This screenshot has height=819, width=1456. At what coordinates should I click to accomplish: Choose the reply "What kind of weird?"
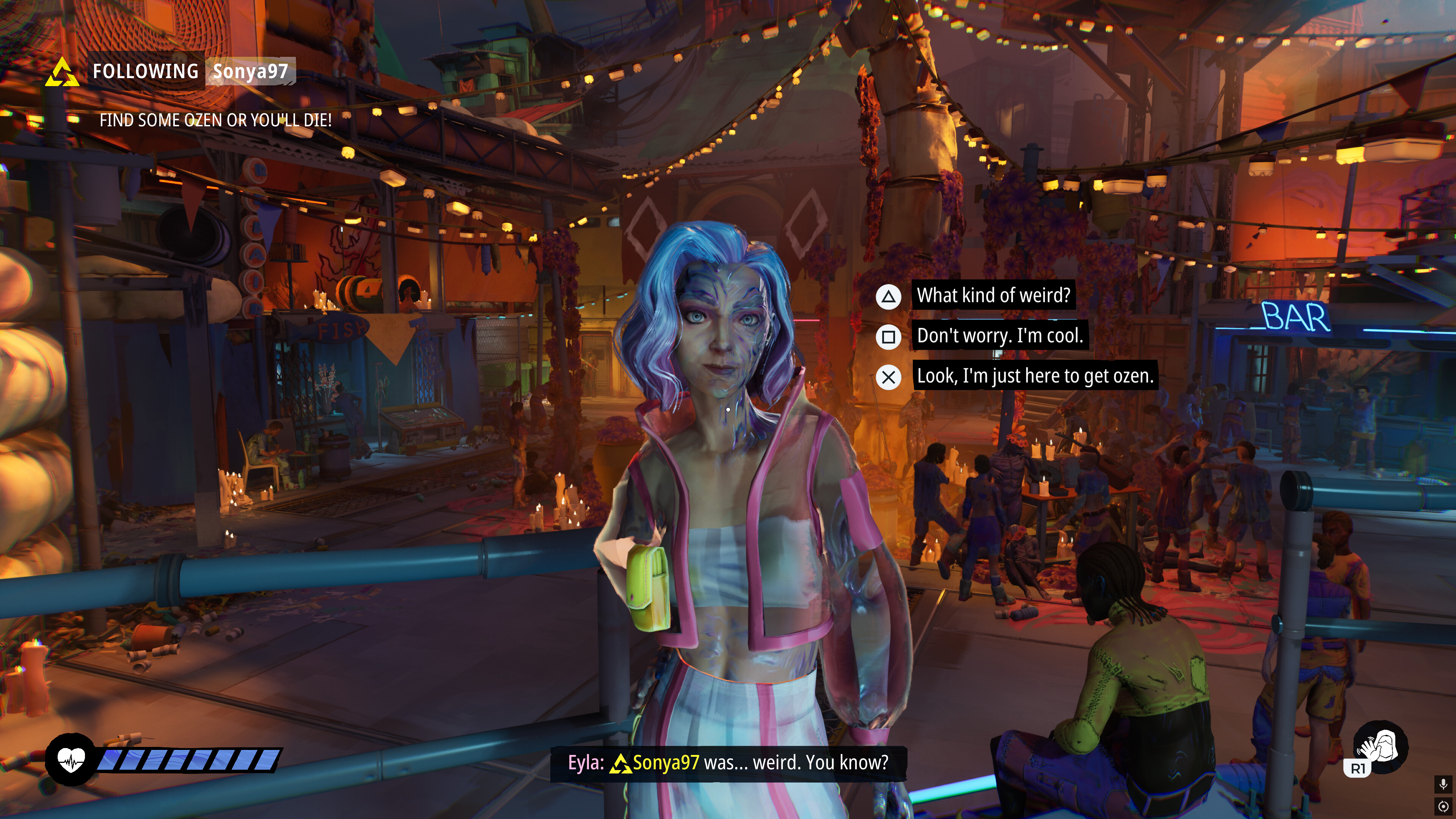click(993, 295)
